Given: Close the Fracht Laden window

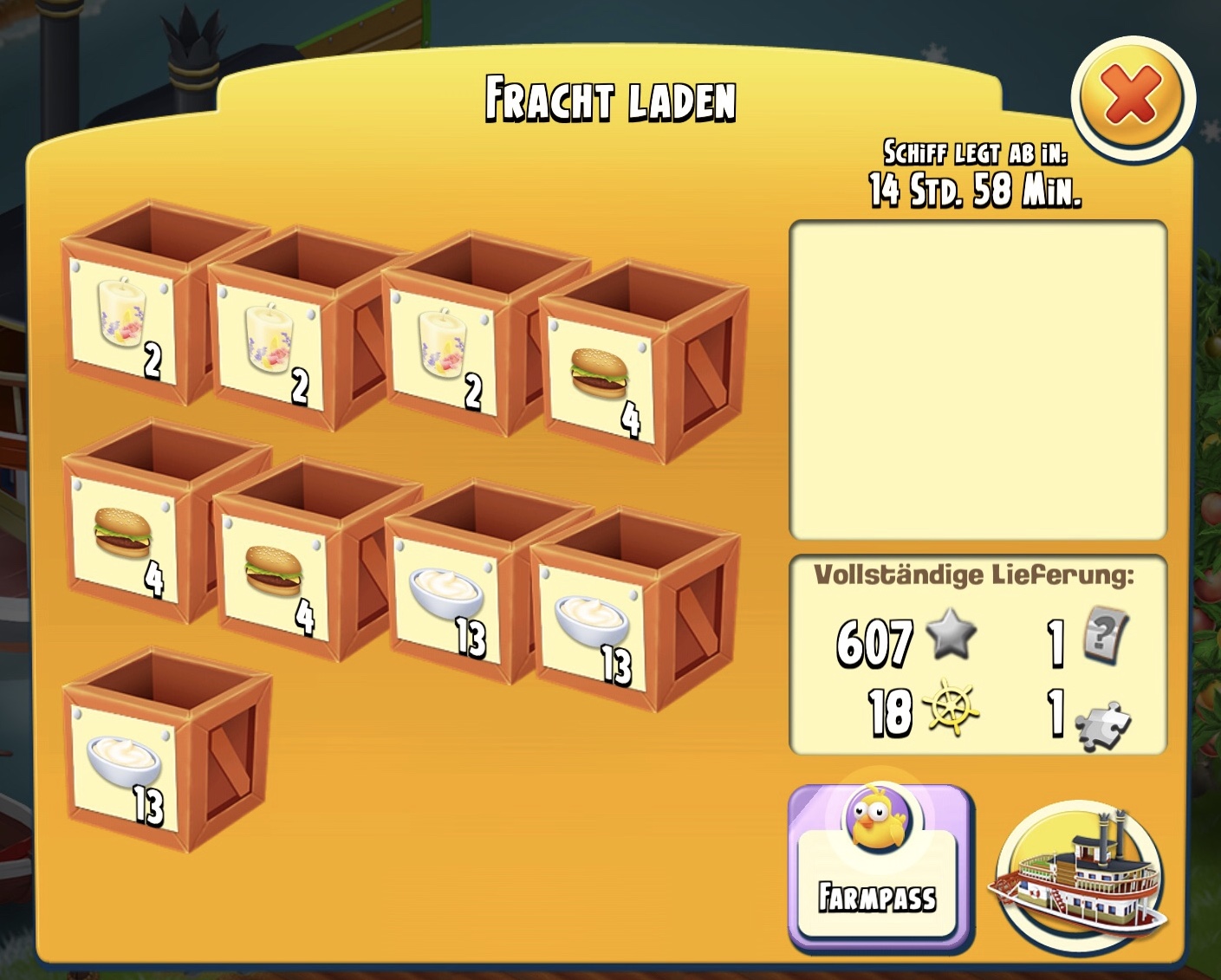Looking at the screenshot, I should click(1132, 96).
